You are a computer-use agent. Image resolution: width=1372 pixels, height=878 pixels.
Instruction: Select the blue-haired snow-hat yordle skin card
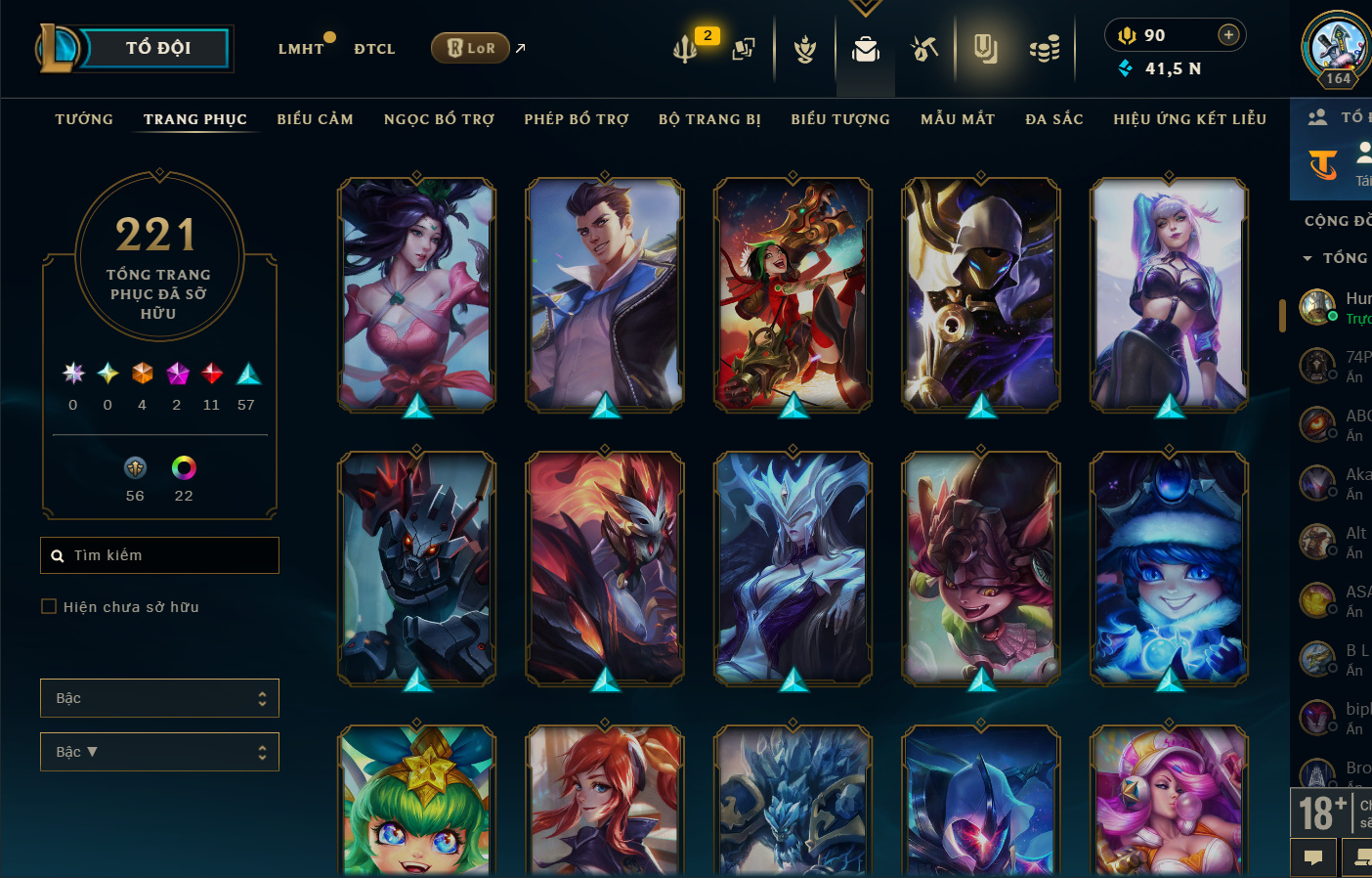pyautogui.click(x=1169, y=567)
